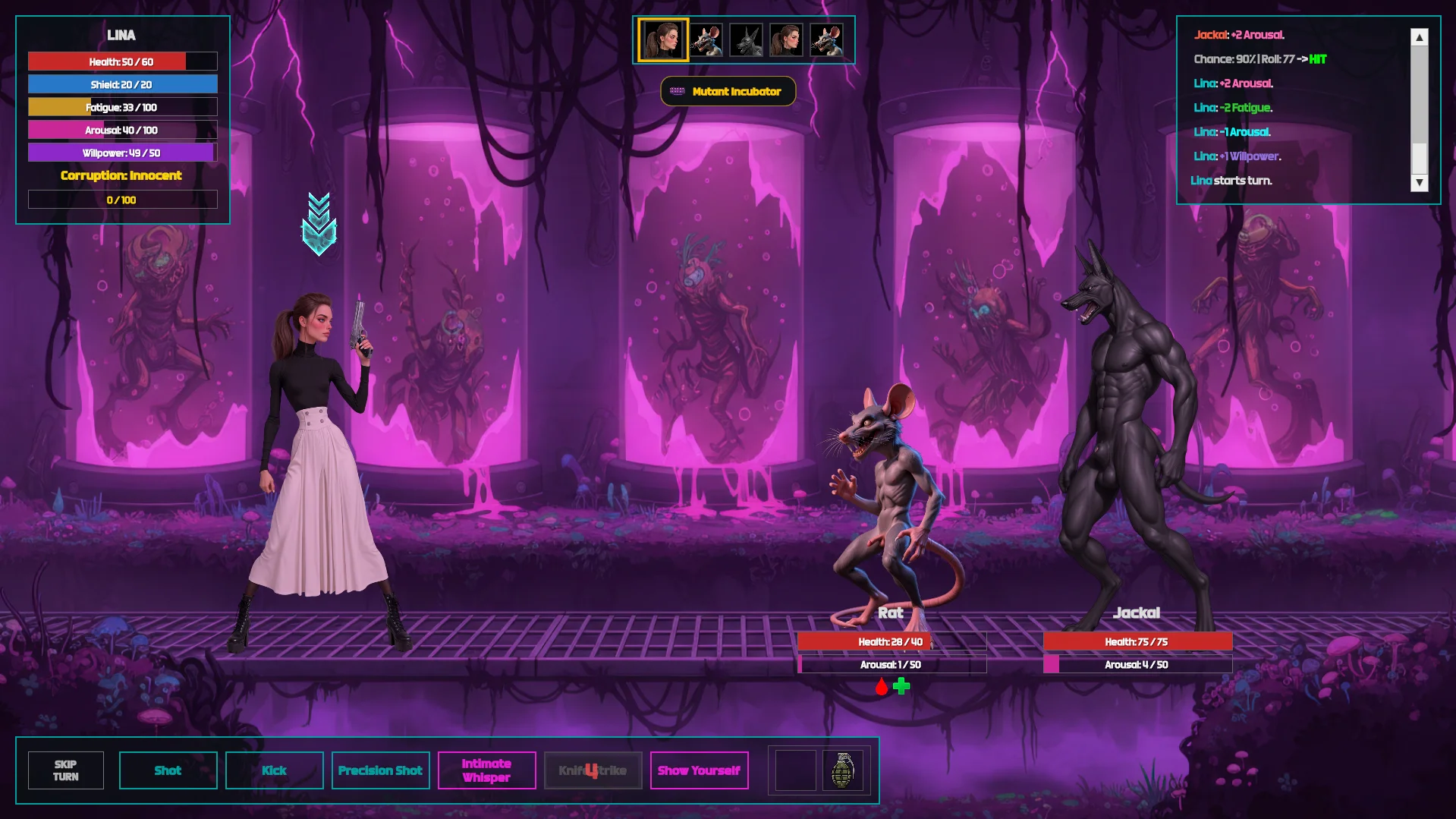Click the combat log's up arrow

click(1419, 37)
